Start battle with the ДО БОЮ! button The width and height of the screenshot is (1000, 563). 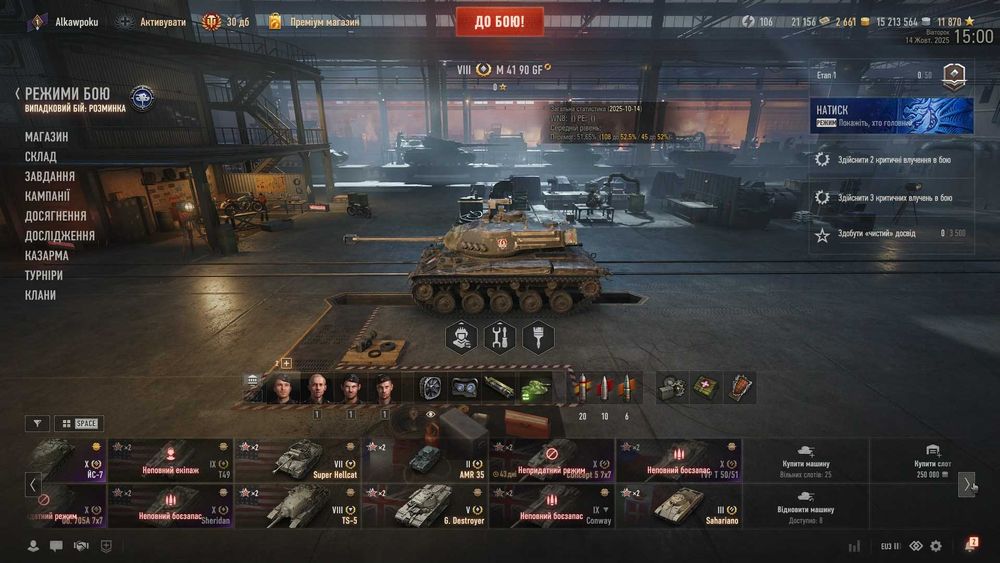click(500, 21)
